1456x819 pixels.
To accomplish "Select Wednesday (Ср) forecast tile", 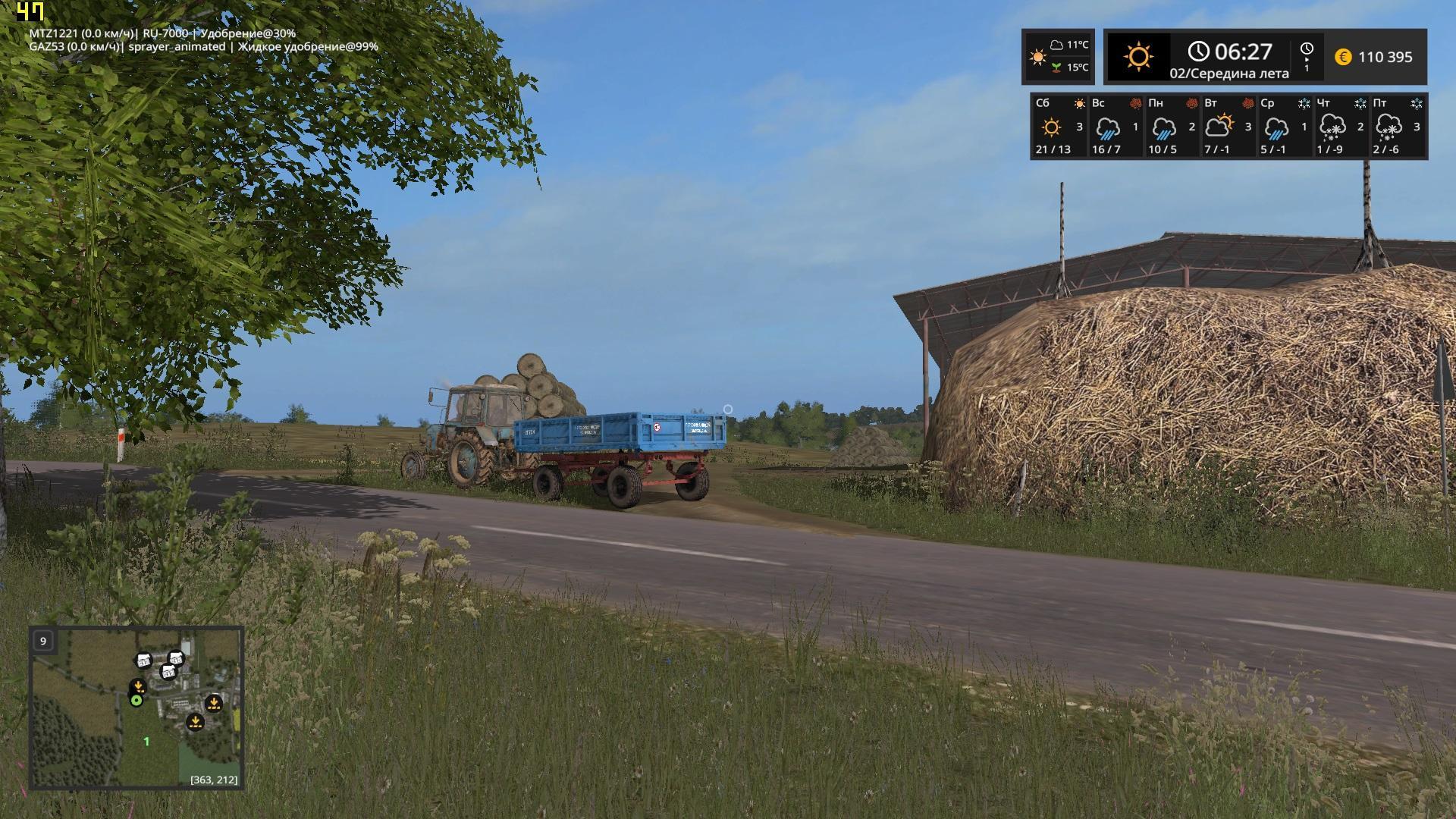I will tap(1283, 126).
